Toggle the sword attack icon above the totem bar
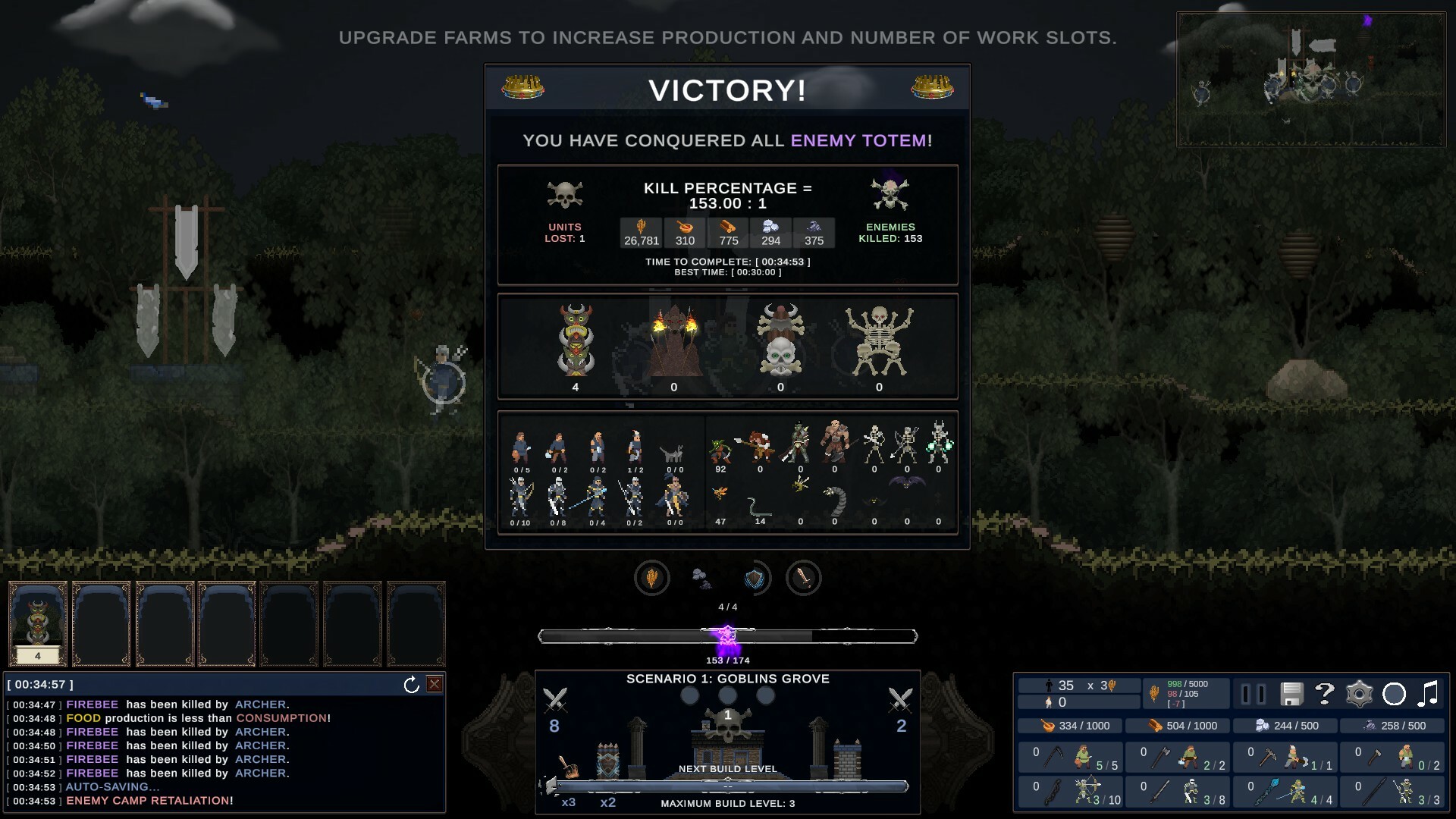The width and height of the screenshot is (1456, 819). pos(805,578)
